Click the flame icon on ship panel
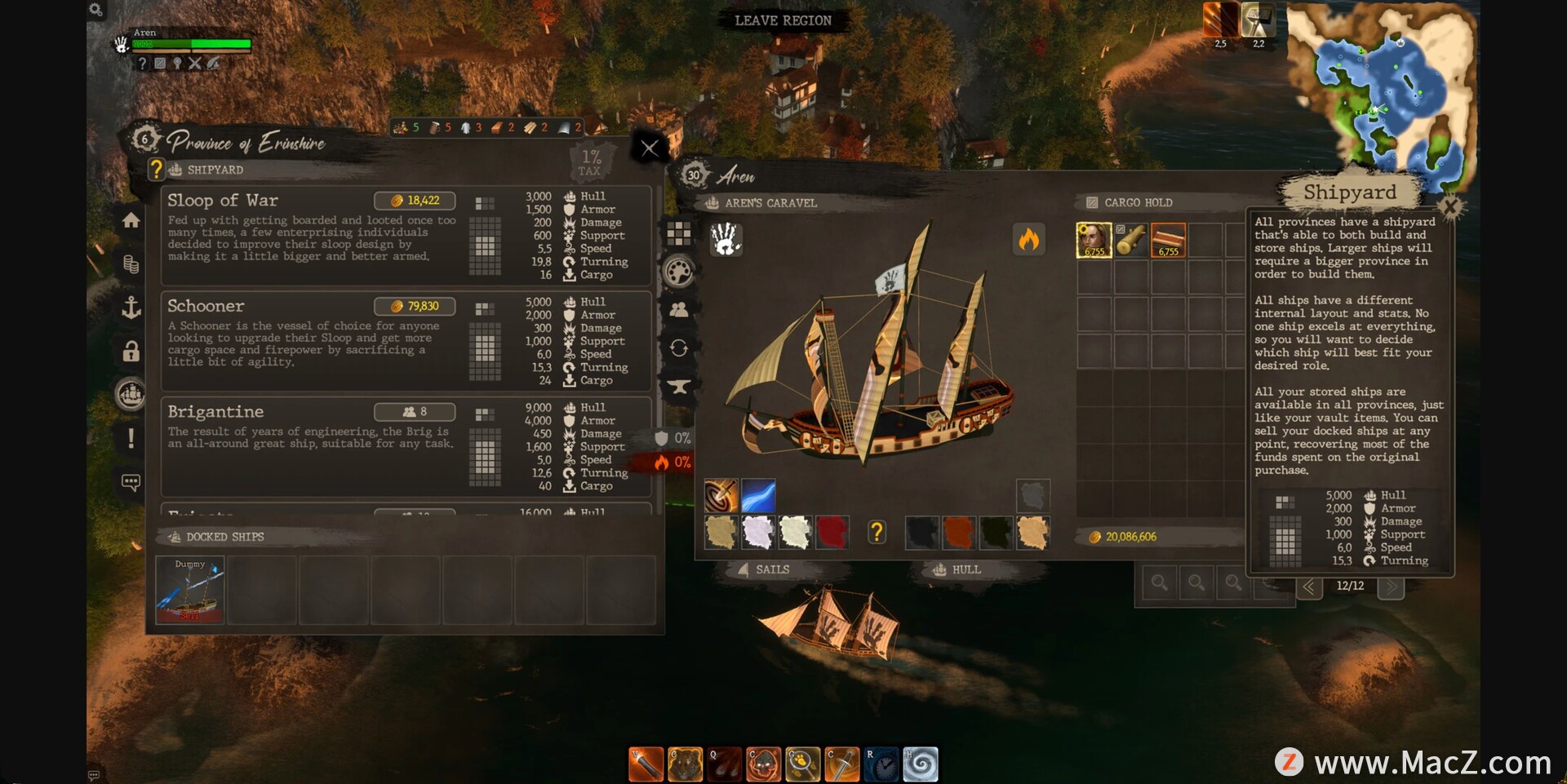 click(1028, 239)
